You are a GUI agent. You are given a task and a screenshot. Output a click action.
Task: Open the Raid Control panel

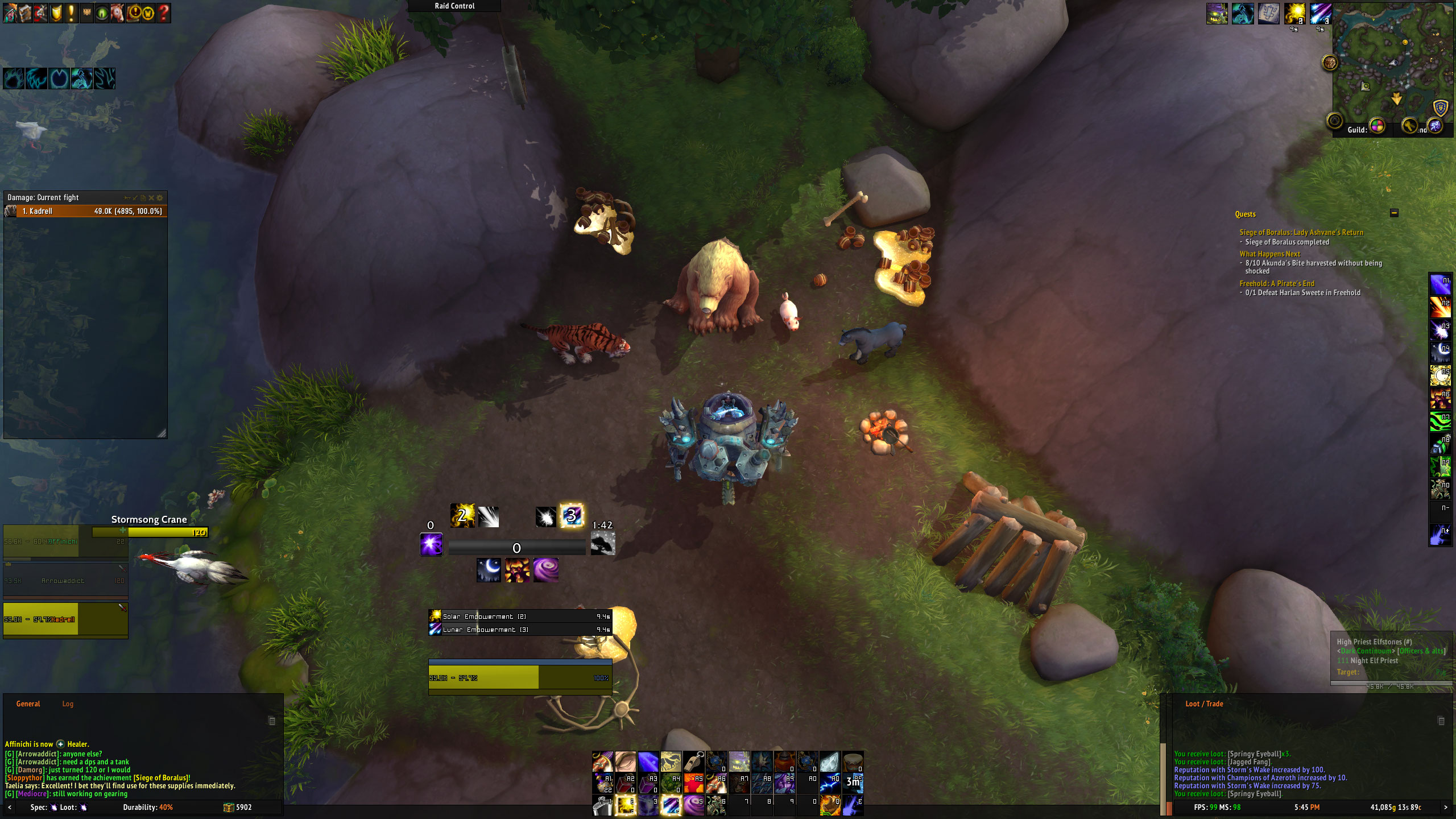point(454,6)
